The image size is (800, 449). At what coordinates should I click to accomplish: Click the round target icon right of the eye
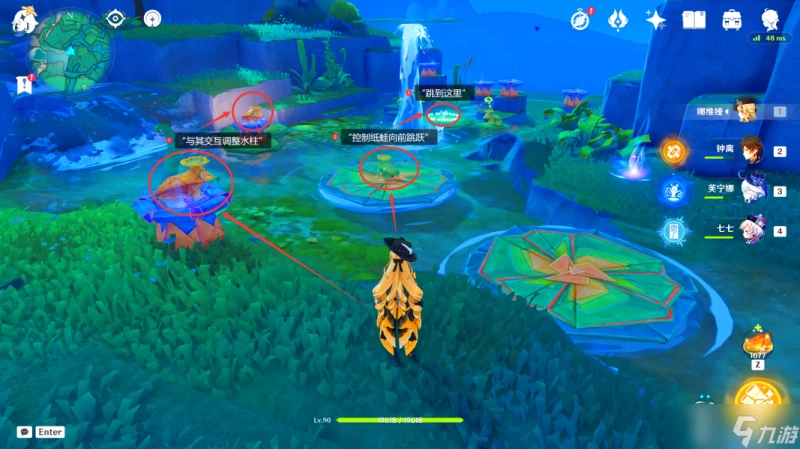click(152, 18)
